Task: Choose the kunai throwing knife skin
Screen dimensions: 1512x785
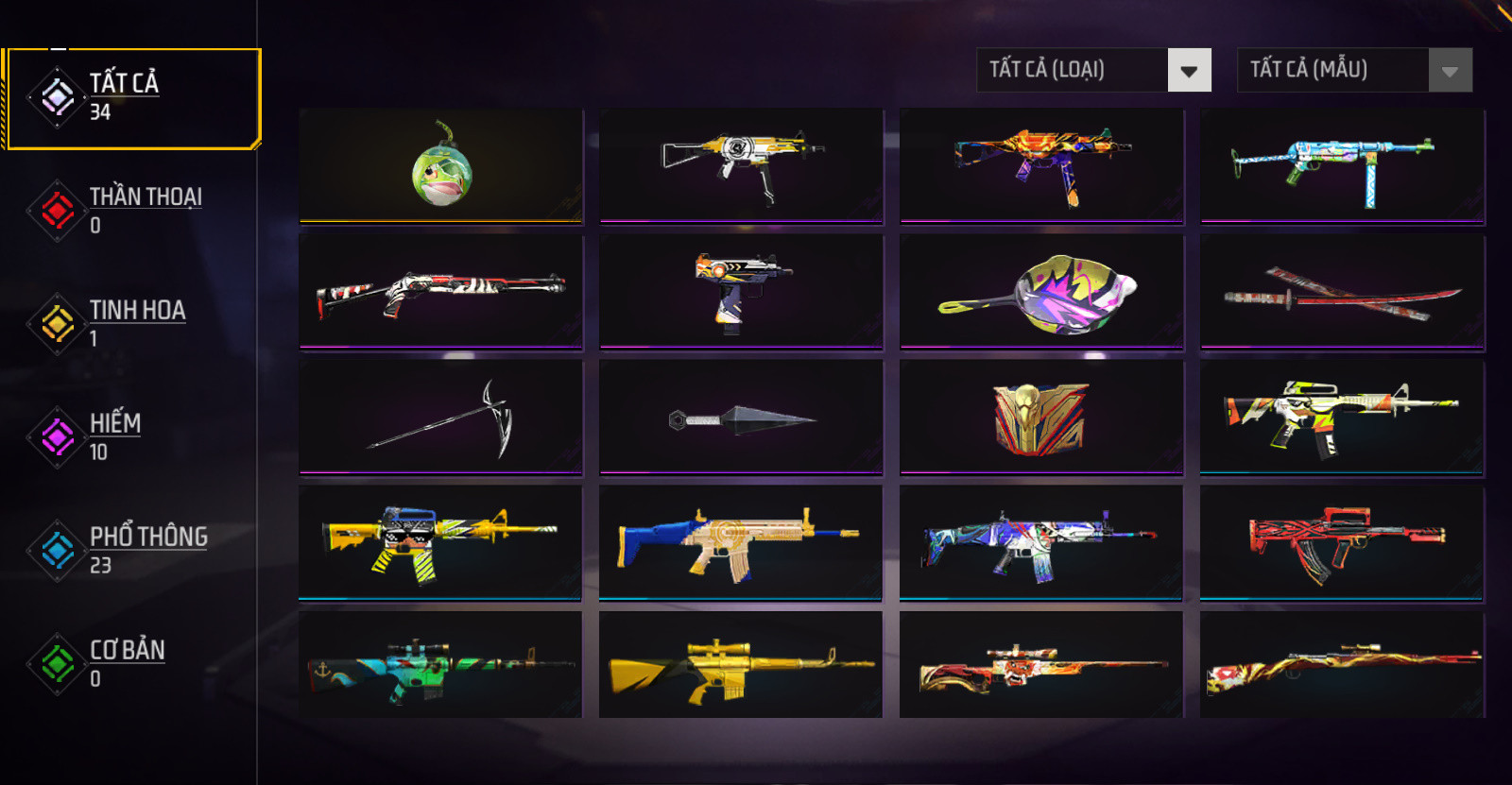Action: click(x=741, y=417)
